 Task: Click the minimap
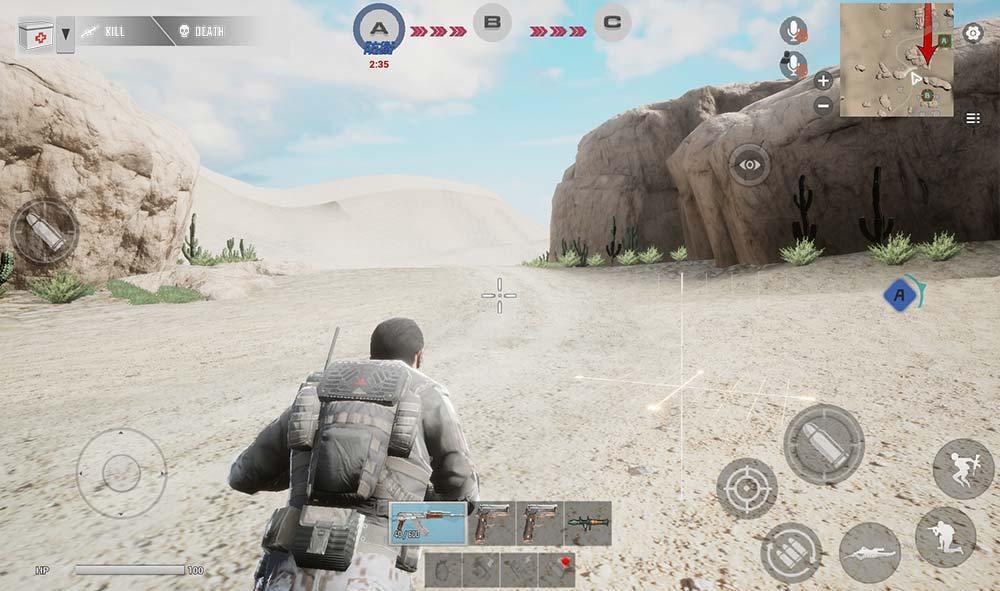coord(896,59)
